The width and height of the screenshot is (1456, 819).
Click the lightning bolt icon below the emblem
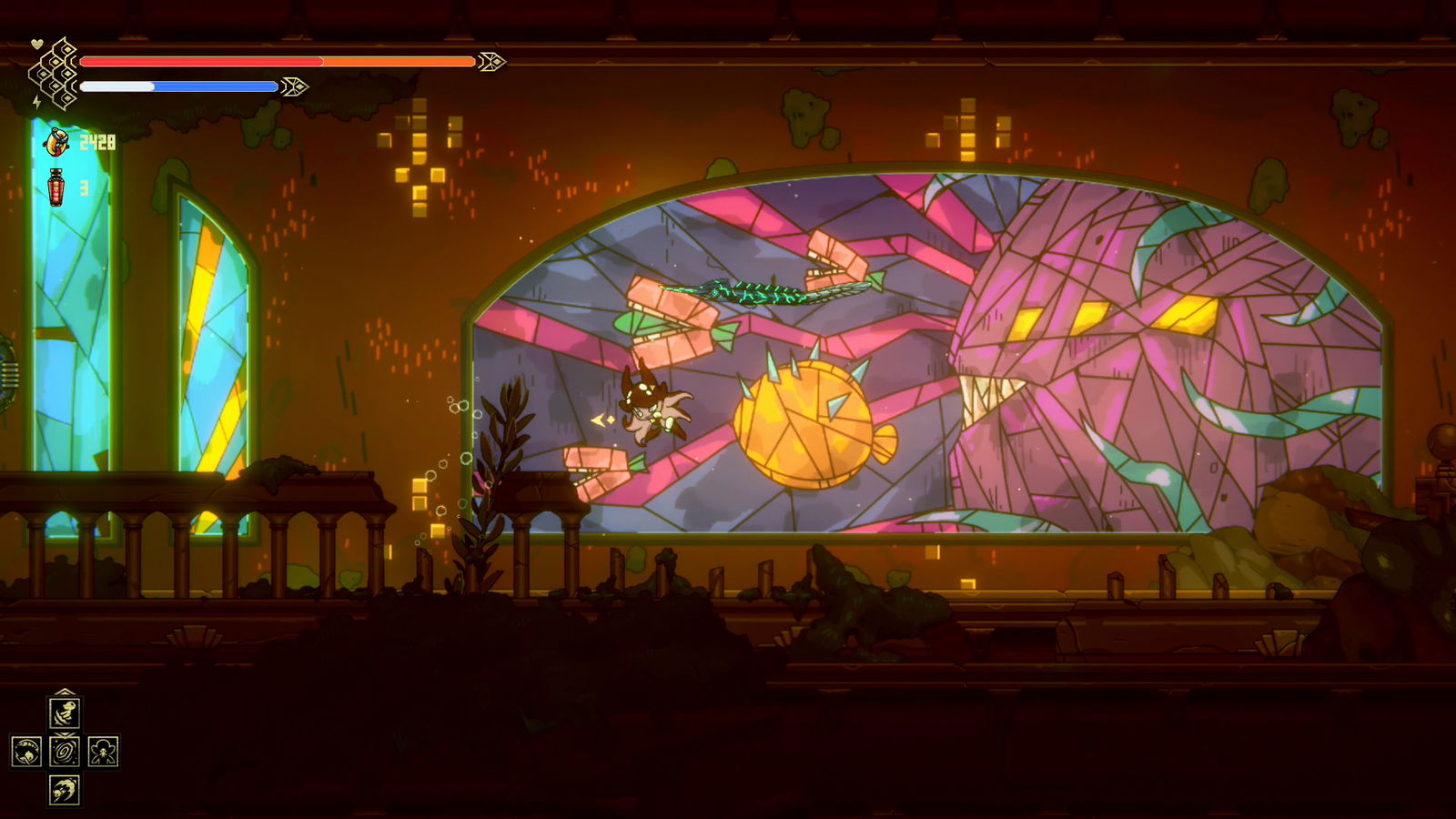[x=37, y=101]
